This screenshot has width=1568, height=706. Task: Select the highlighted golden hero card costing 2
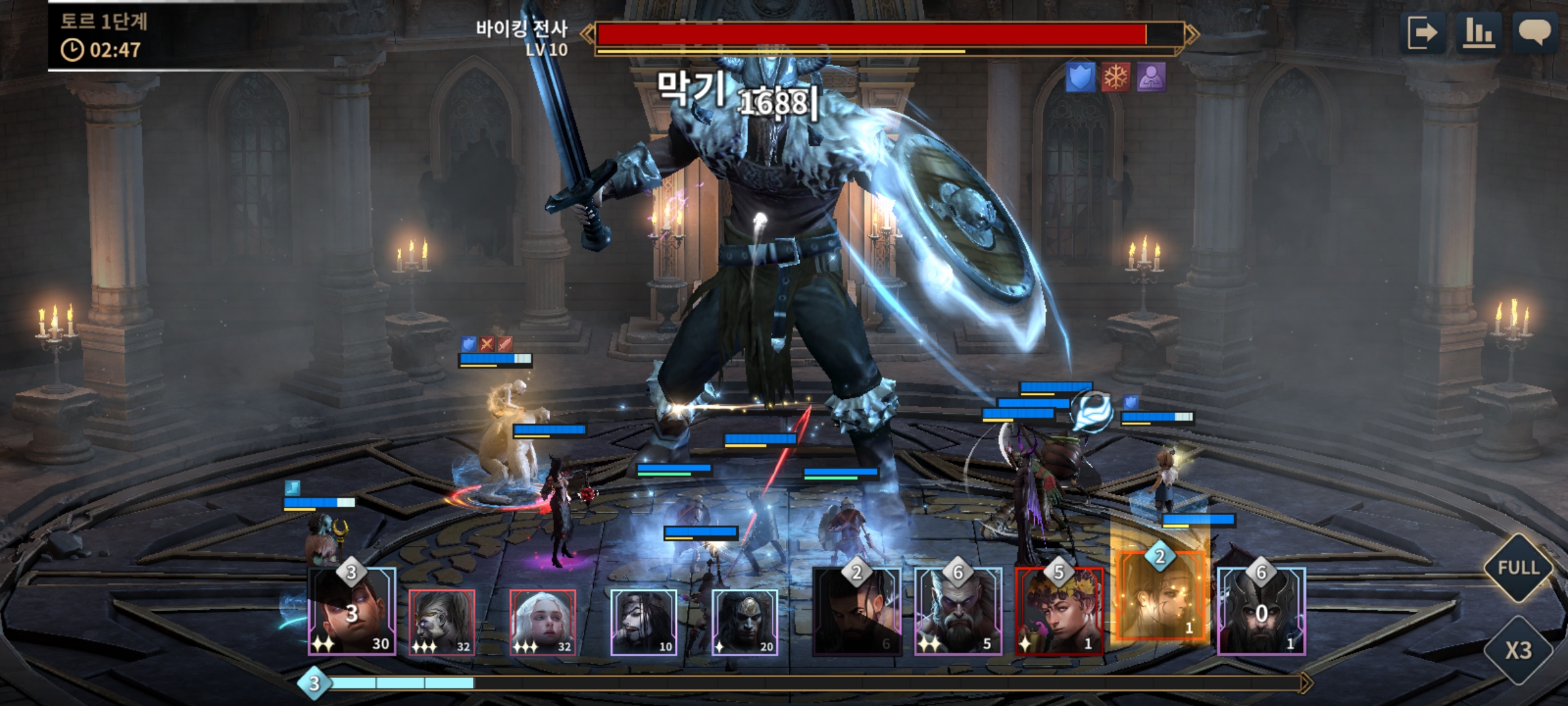(1160, 598)
